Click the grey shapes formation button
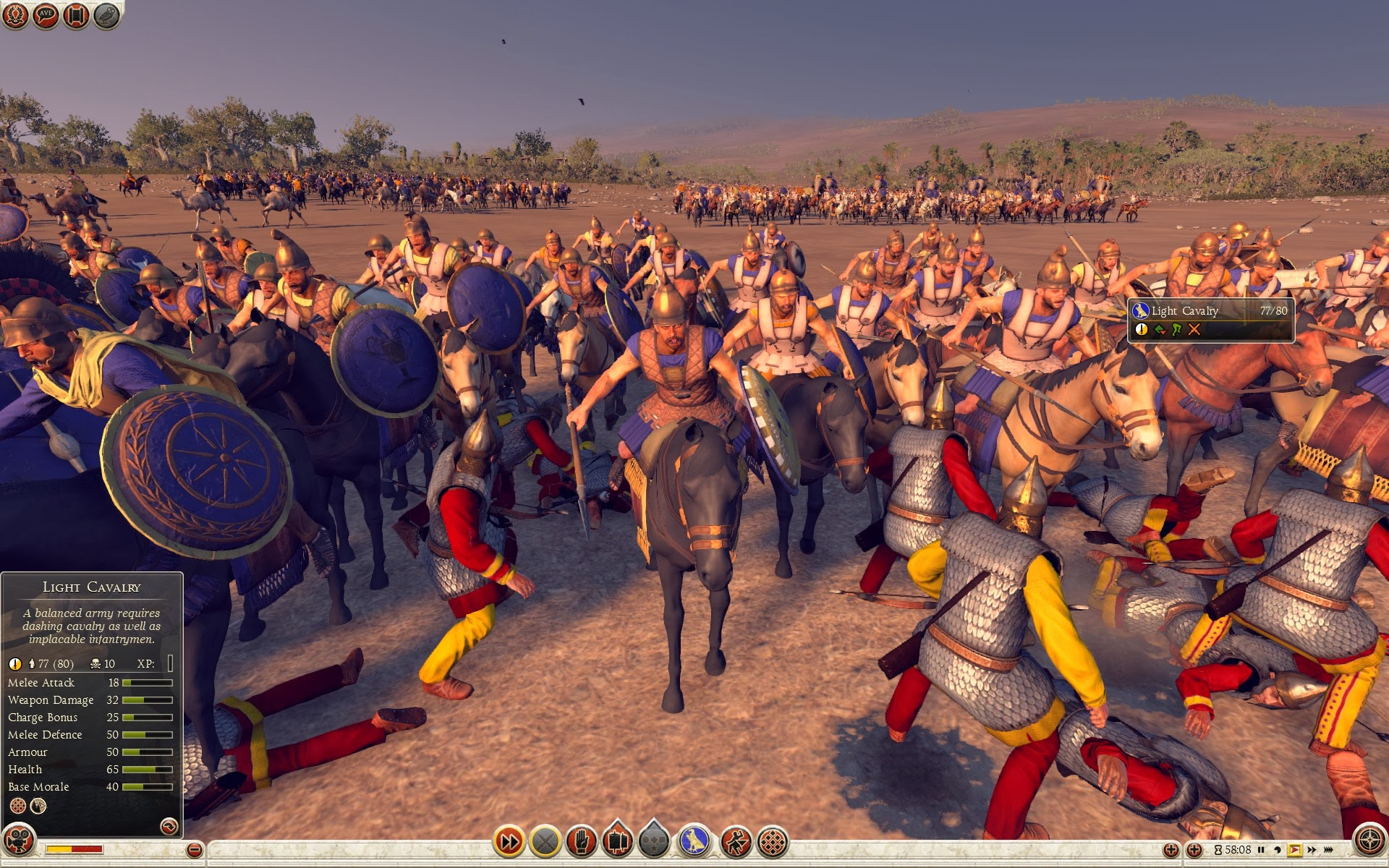Image resolution: width=1389 pixels, height=868 pixels. 654,841
